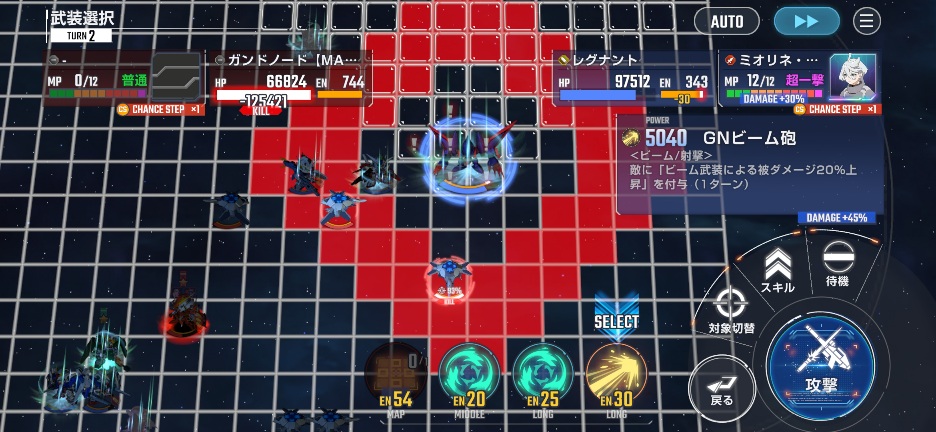Switch target with 対象切替 button
The width and height of the screenshot is (936, 432).
click(731, 310)
